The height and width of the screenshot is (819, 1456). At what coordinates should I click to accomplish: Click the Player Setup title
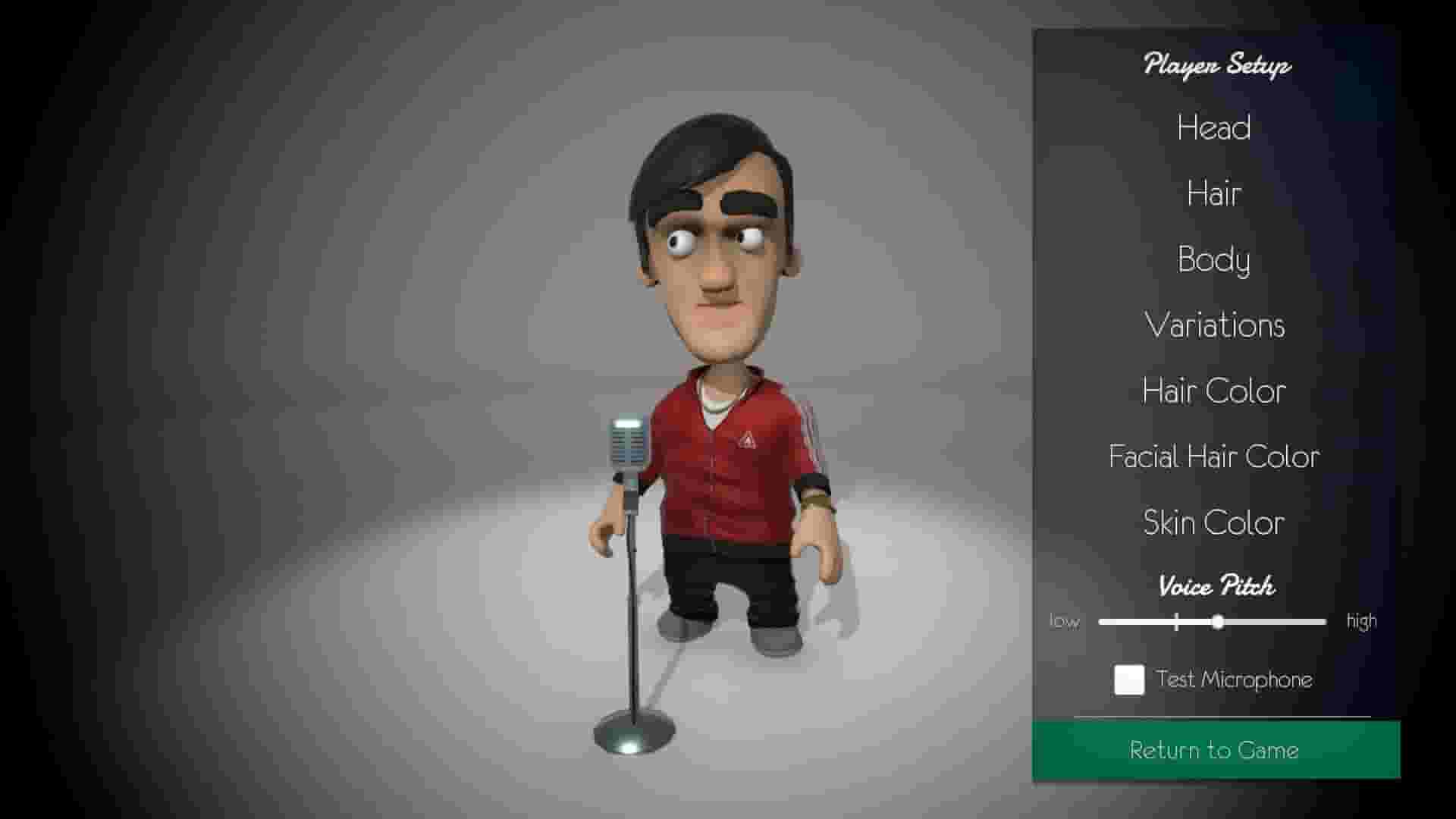pos(1215,65)
